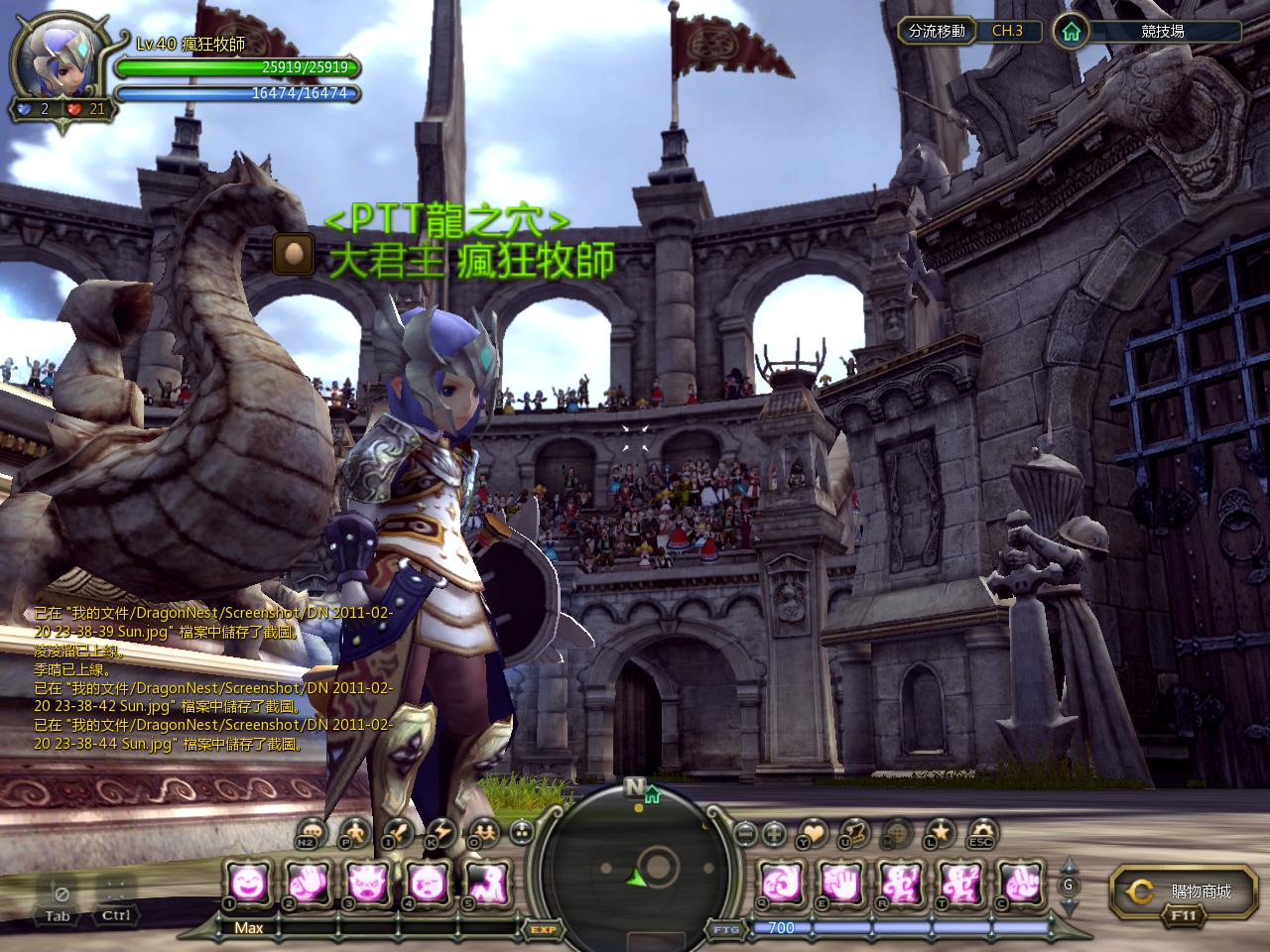The image size is (1270, 952).
Task: Use the crying face emote slot
Action: pos(428,881)
